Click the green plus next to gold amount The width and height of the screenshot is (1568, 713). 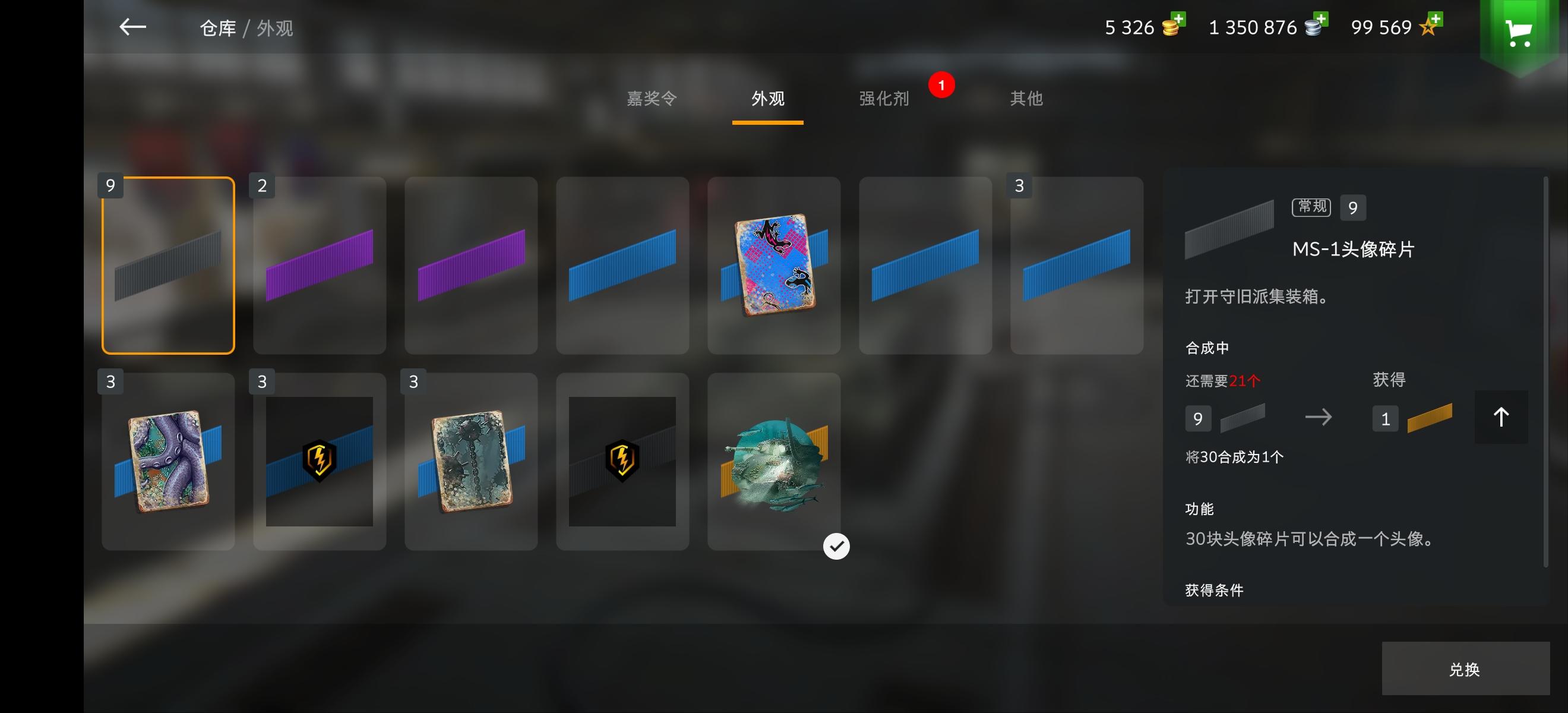1180,19
